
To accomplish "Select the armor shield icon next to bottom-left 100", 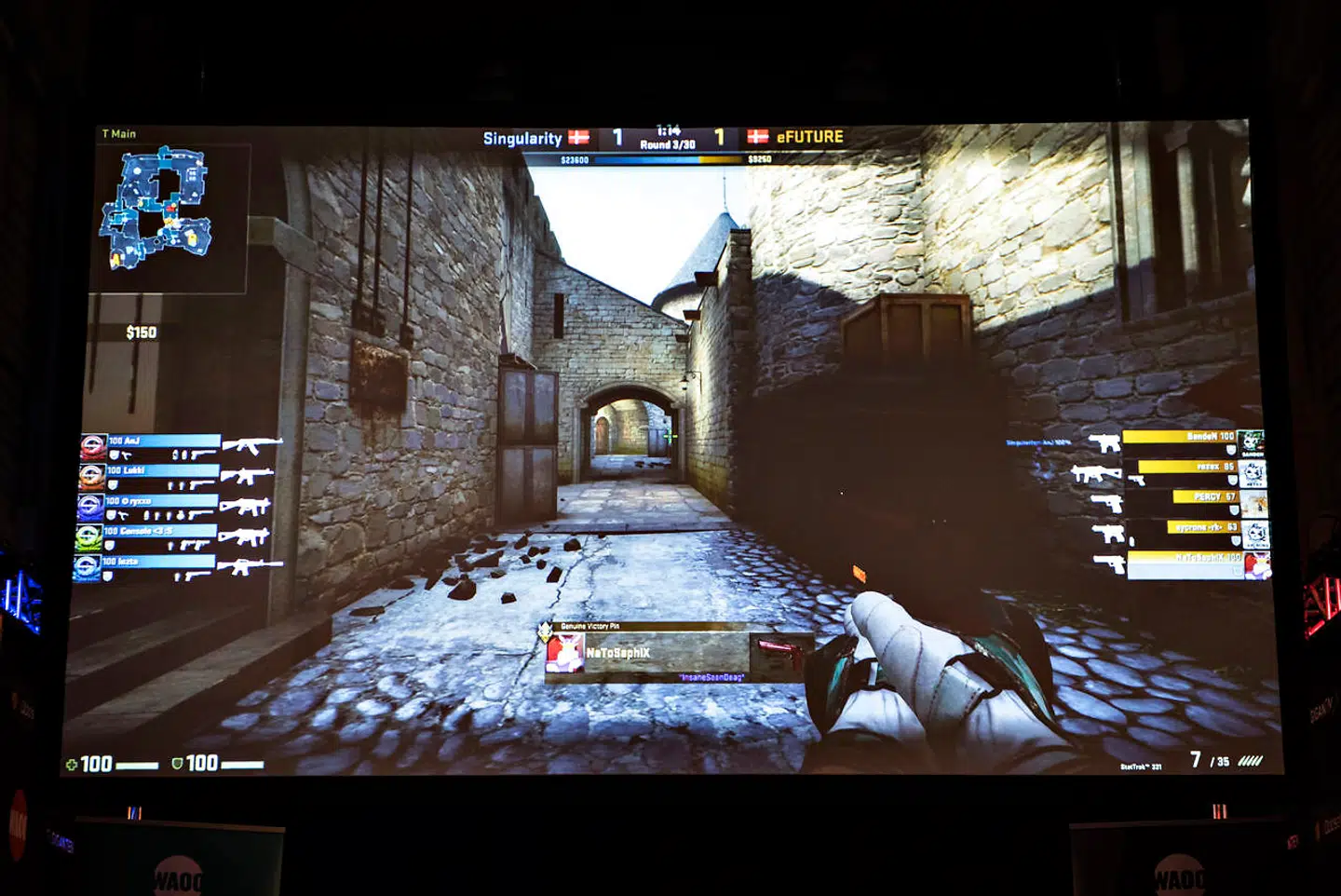I will pos(177,766).
